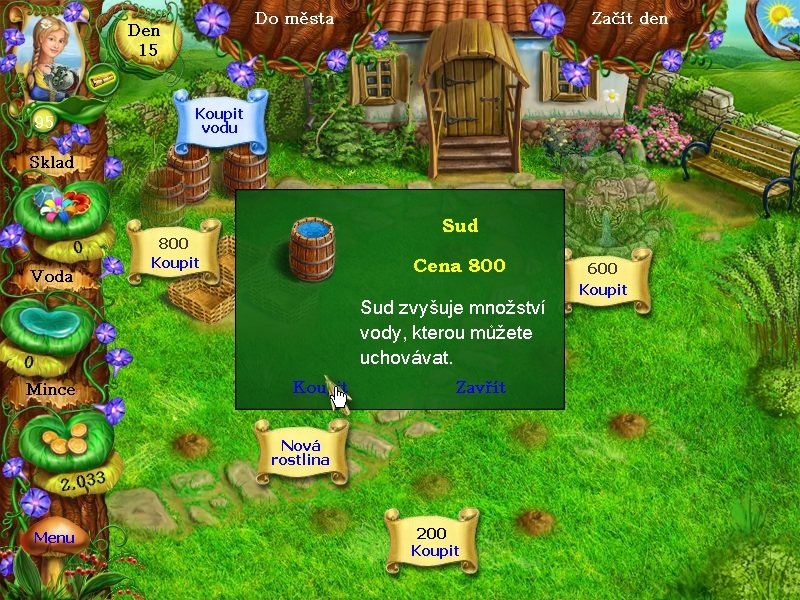The image size is (800, 600).
Task: Buy the 600 coin item scroll
Action: coord(602,279)
